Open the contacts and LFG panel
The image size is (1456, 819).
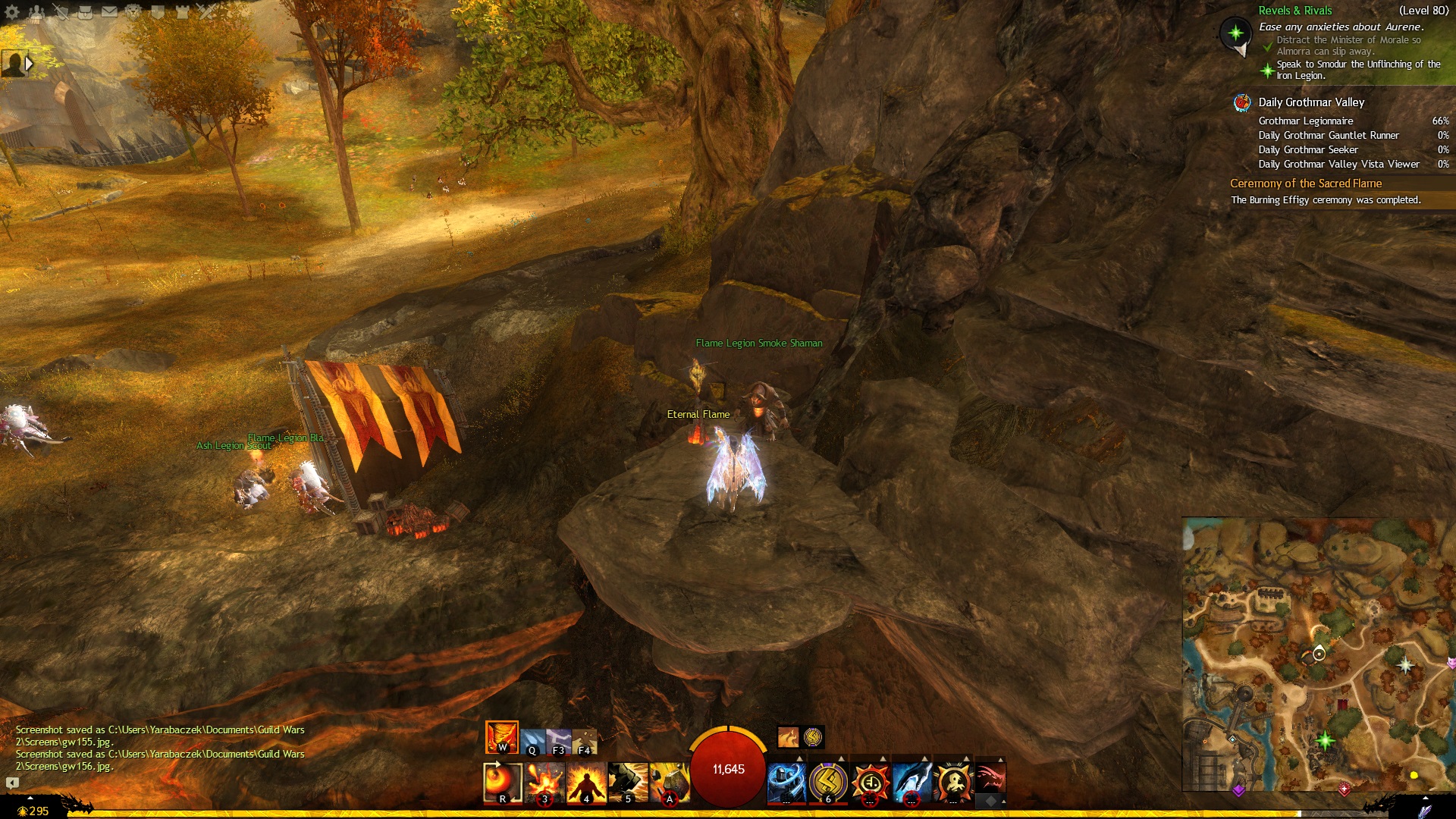click(x=36, y=11)
